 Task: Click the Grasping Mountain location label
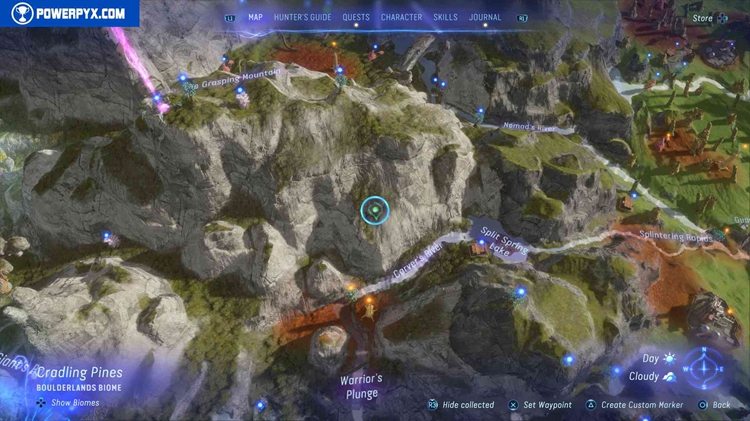(238, 75)
